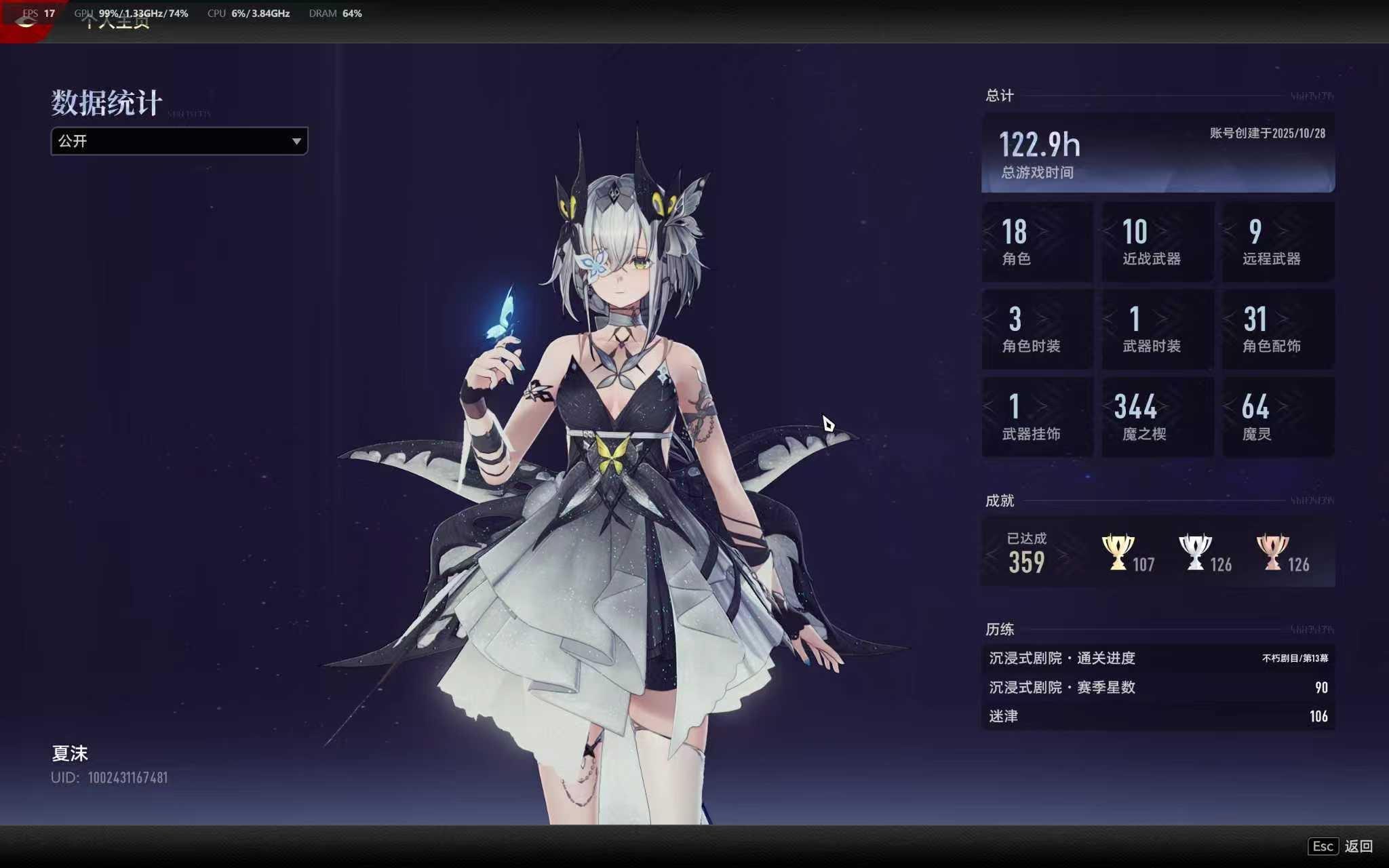Select the 沉浸式剧院·赛季星数 row

(x=1157, y=687)
